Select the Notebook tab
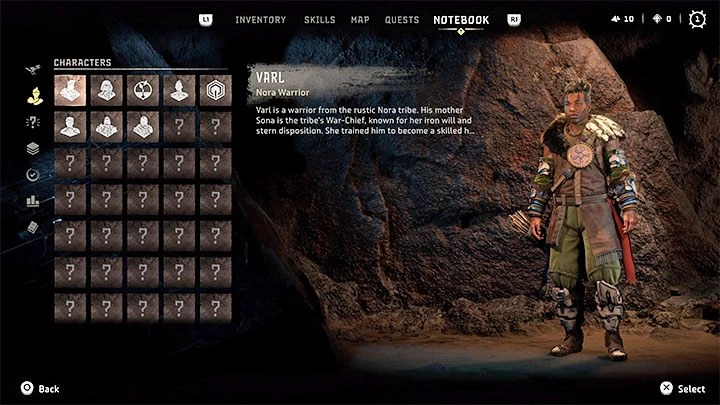Viewport: 720px width, 405px height. click(461, 19)
